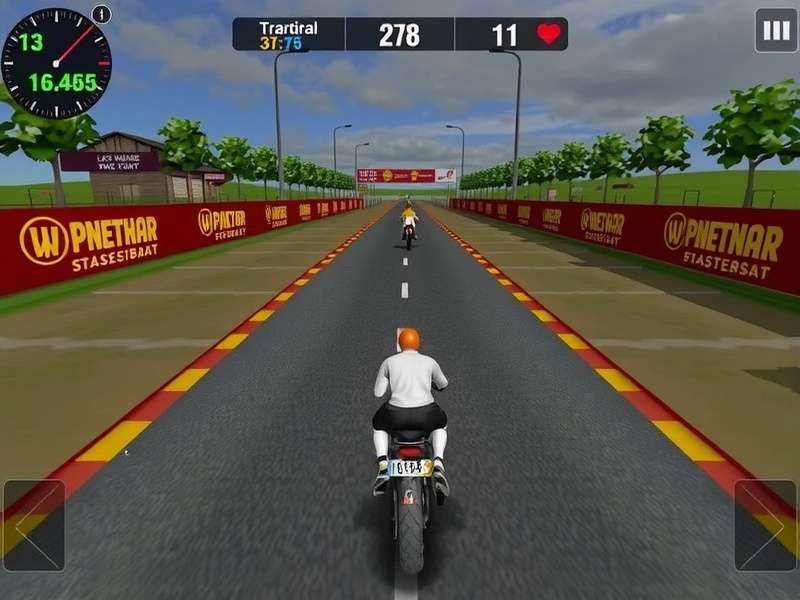
Task: Steer left with the left arrow button
Action: coord(34,525)
